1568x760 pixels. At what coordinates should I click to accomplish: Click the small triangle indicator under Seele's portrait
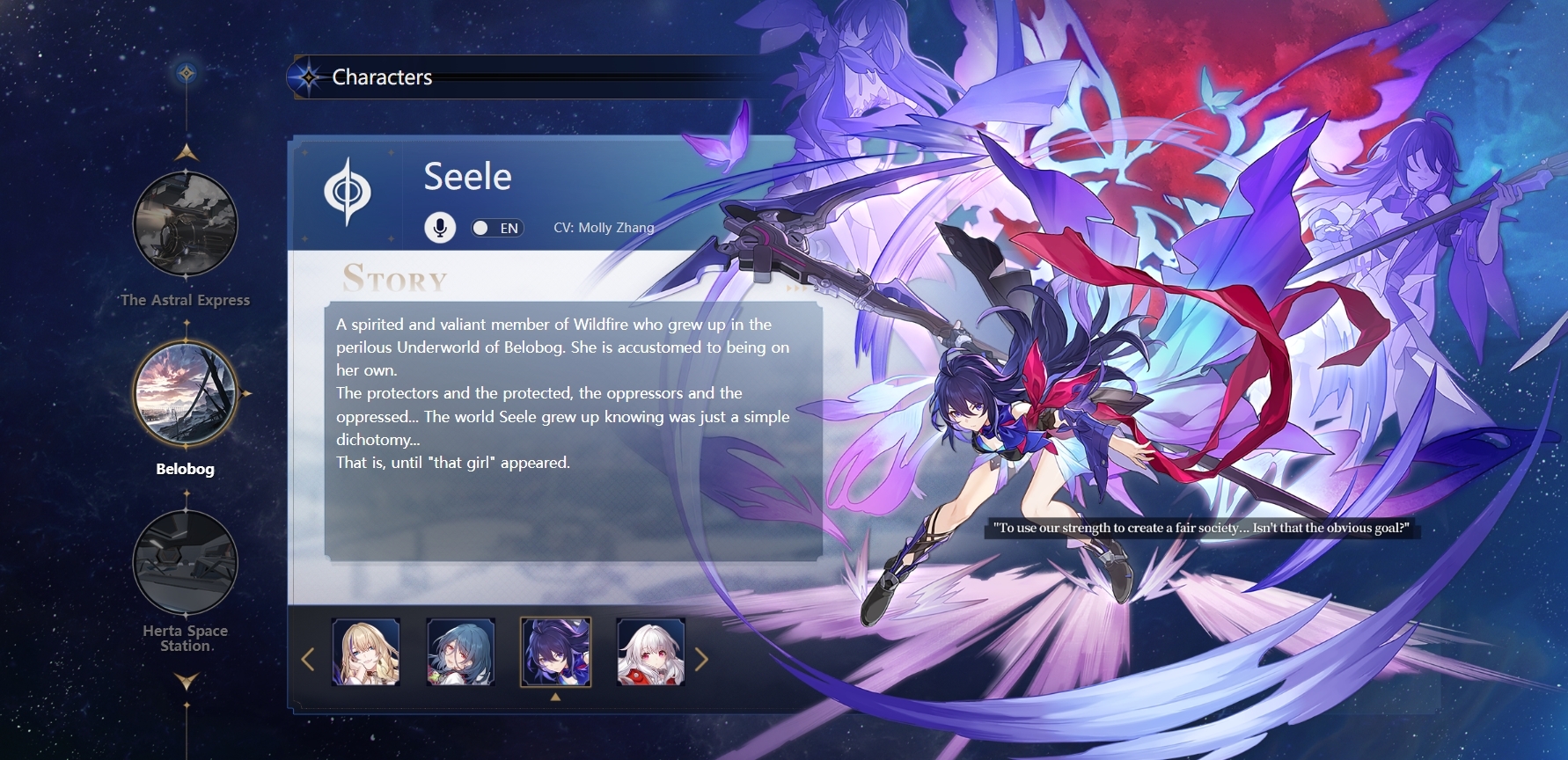coord(557,695)
